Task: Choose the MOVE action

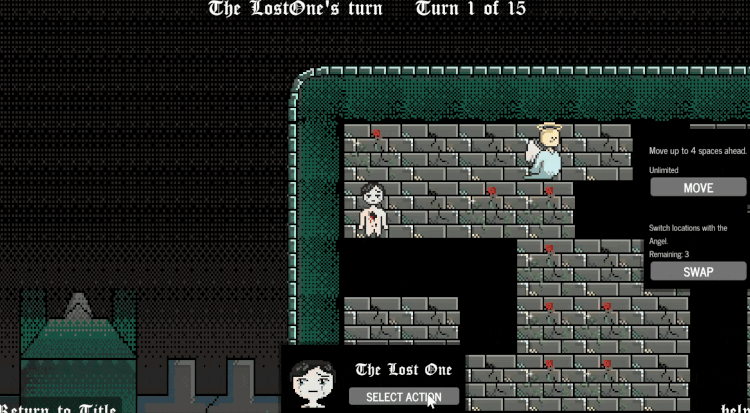Action: pos(698,188)
